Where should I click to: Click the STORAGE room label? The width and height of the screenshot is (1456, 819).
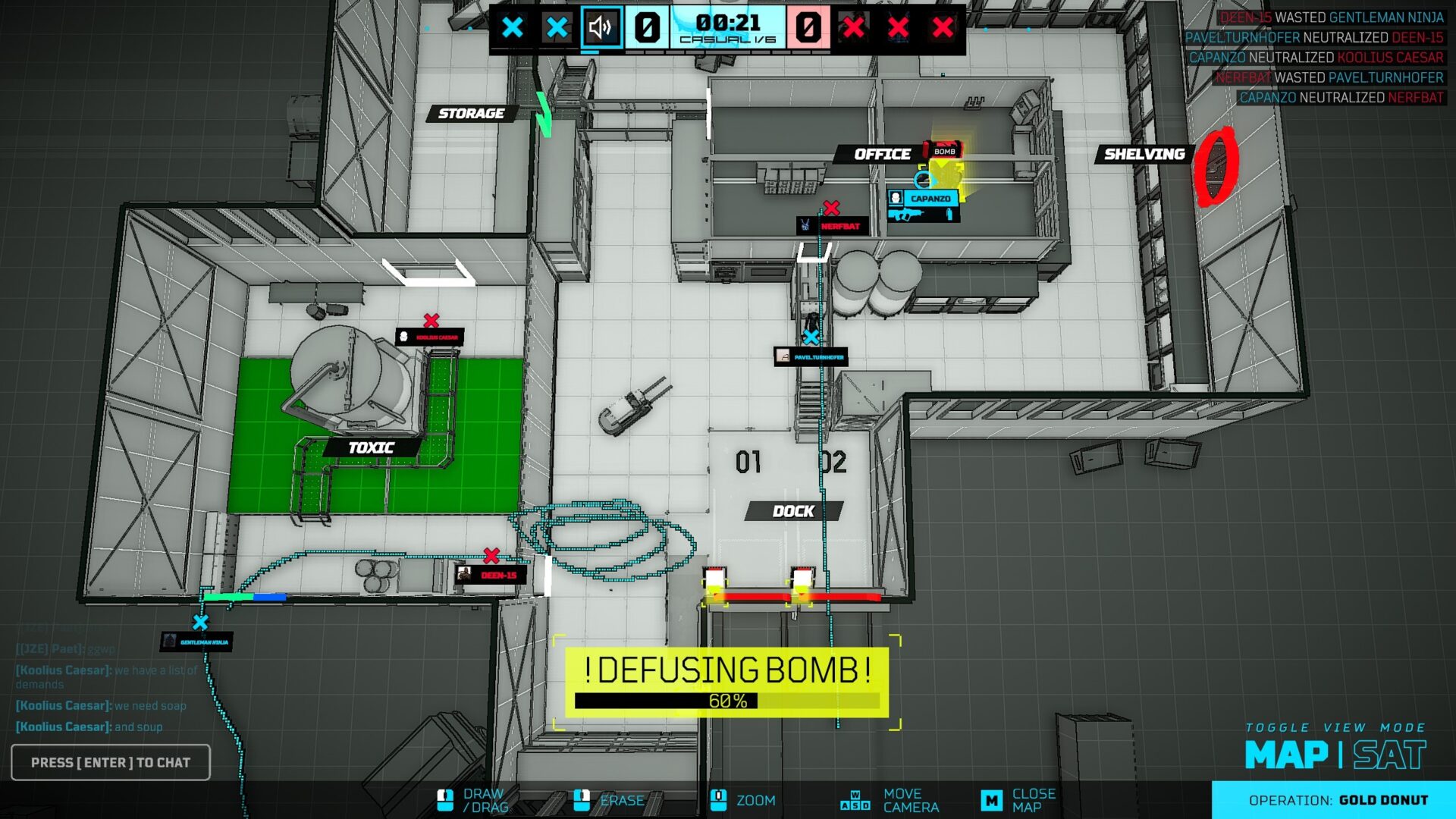click(x=471, y=113)
